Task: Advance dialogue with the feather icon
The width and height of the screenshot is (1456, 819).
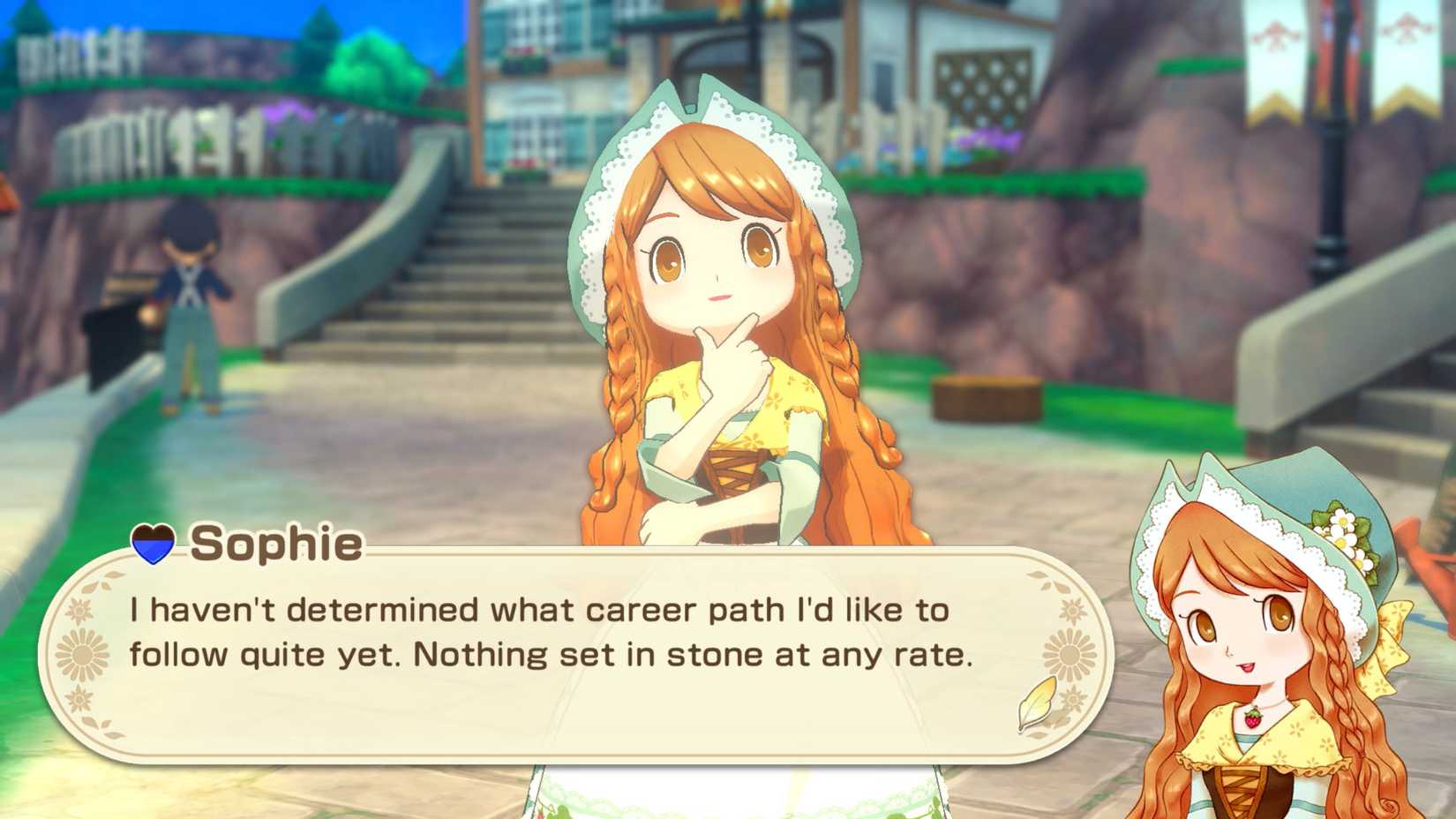Action: 1037,702
